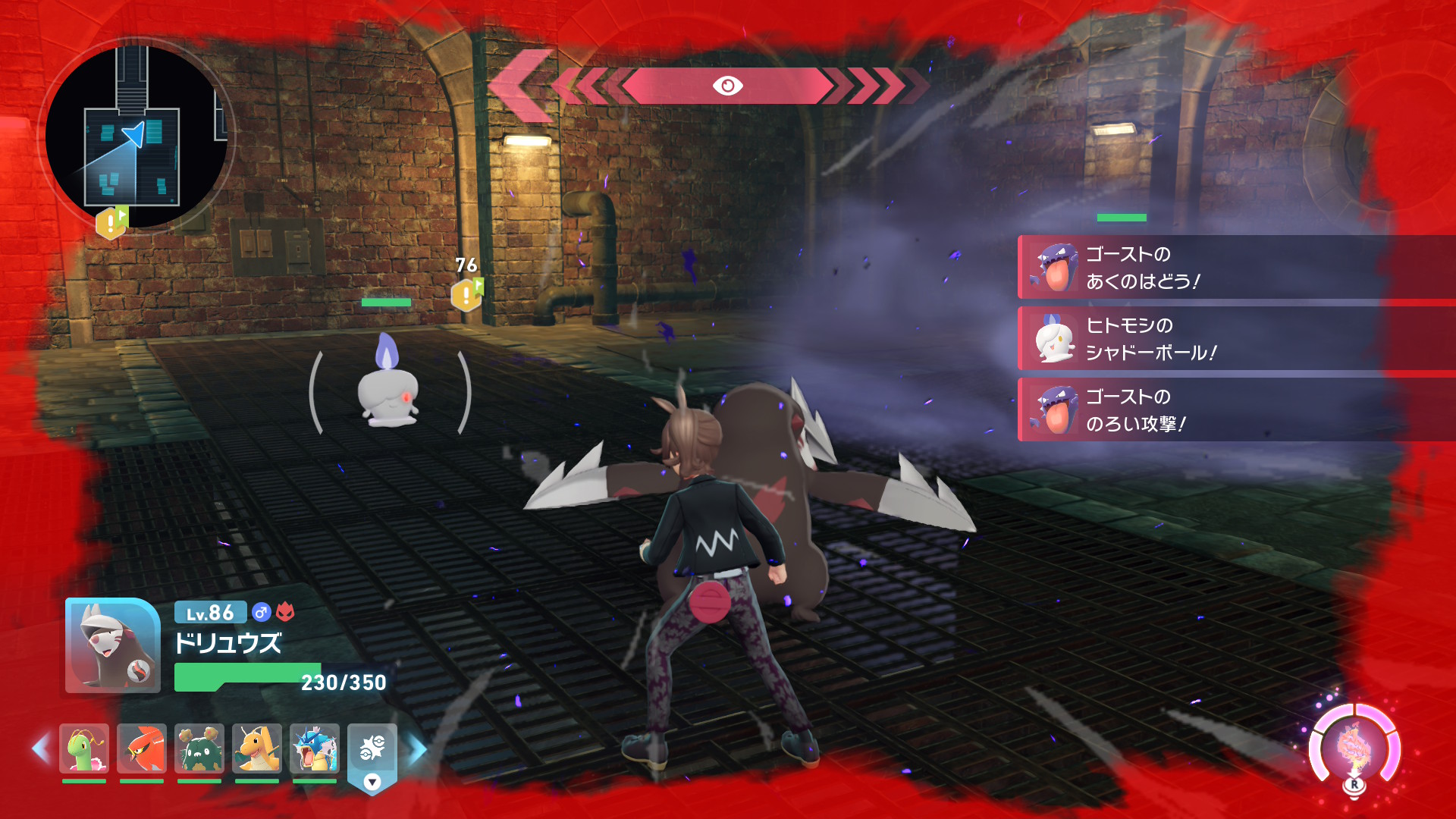Open the Poké Ball swap panel
The height and width of the screenshot is (819, 1456).
click(x=372, y=756)
